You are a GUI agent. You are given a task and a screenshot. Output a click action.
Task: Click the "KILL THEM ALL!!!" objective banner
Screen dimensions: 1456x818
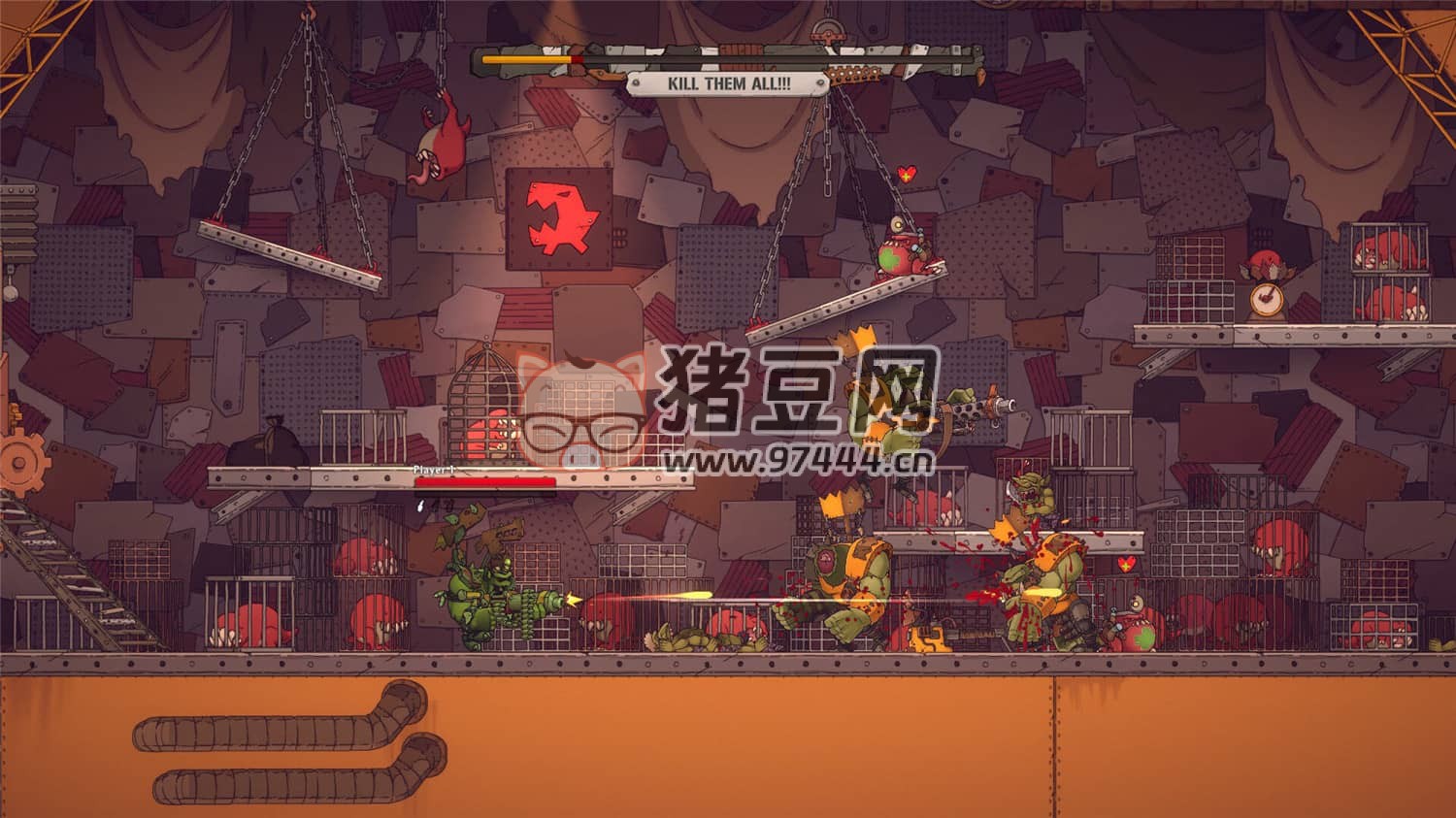click(x=728, y=83)
